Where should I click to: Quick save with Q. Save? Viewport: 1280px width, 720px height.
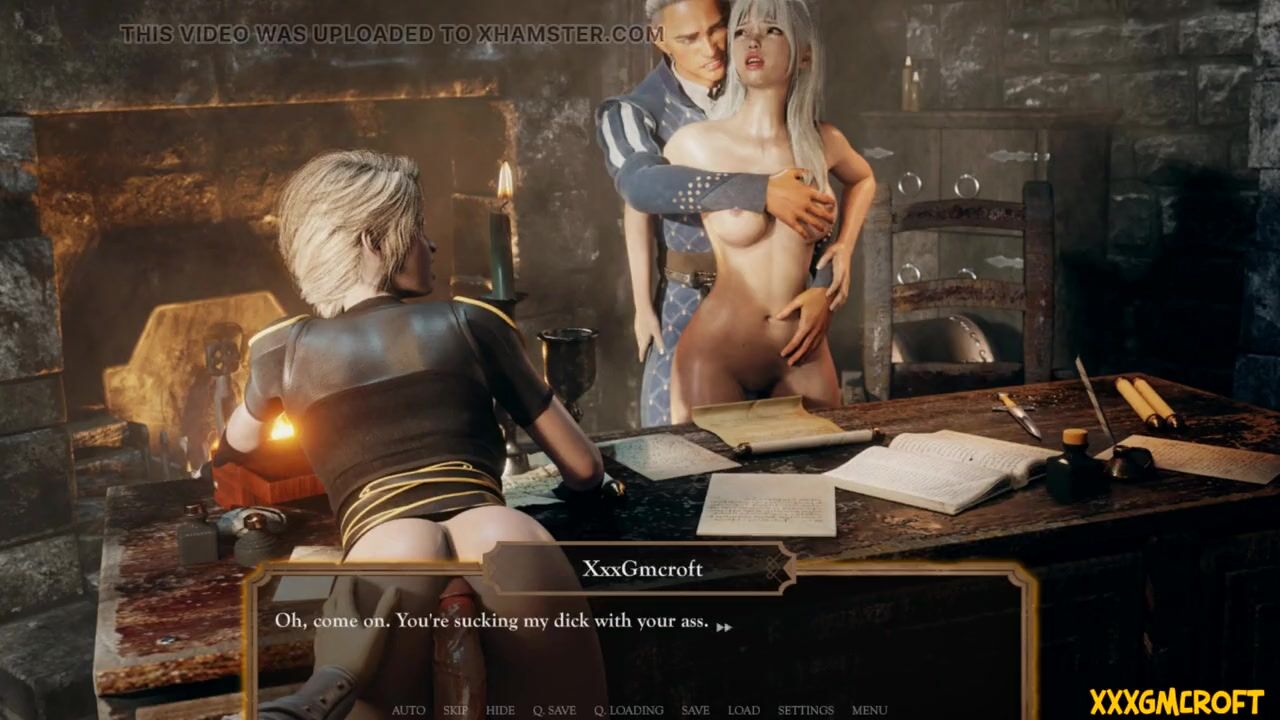(x=554, y=710)
